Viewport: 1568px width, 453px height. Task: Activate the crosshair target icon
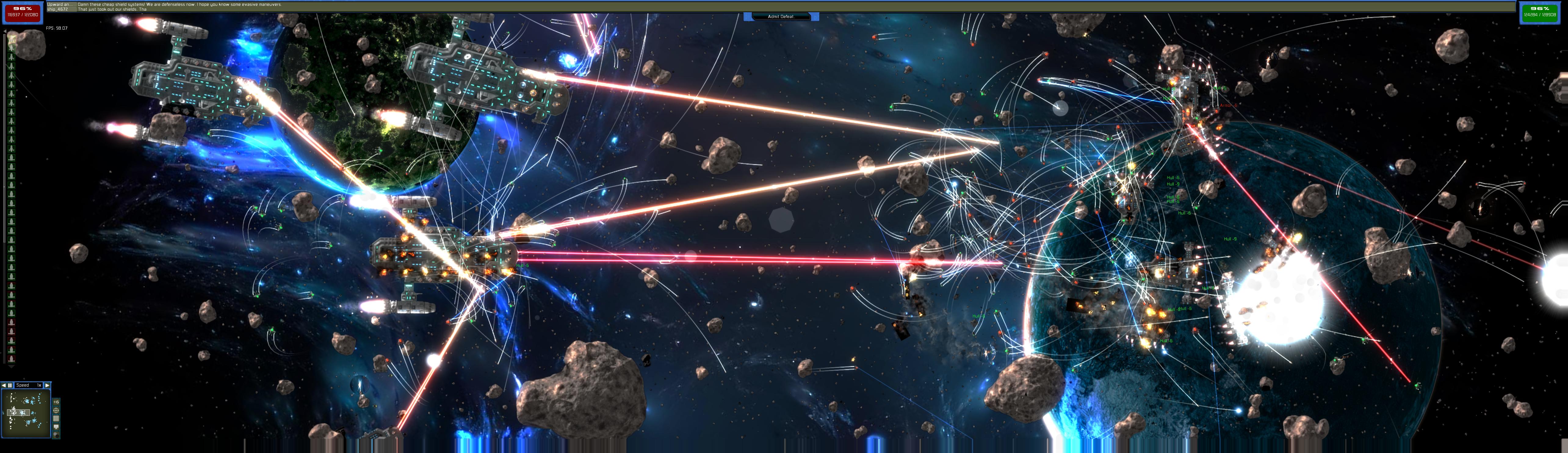[56, 410]
